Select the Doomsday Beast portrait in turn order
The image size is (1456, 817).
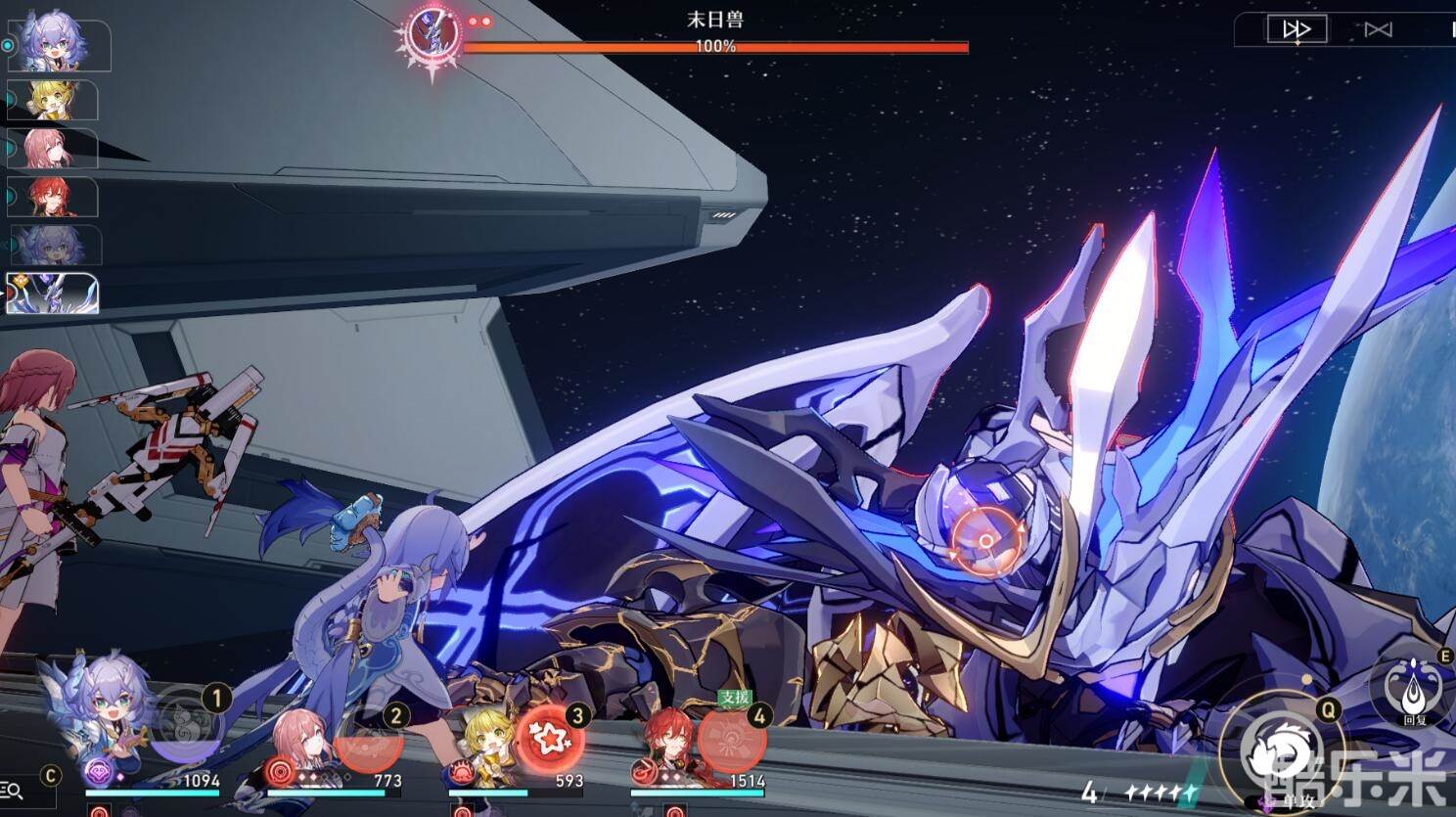[53, 294]
